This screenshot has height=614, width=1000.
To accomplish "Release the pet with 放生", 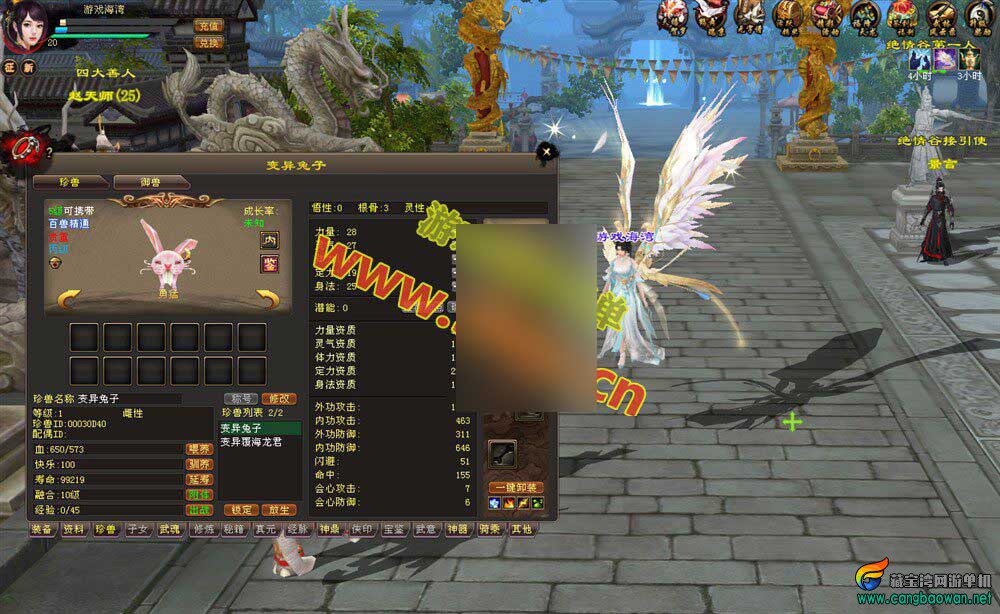I will coord(278,509).
